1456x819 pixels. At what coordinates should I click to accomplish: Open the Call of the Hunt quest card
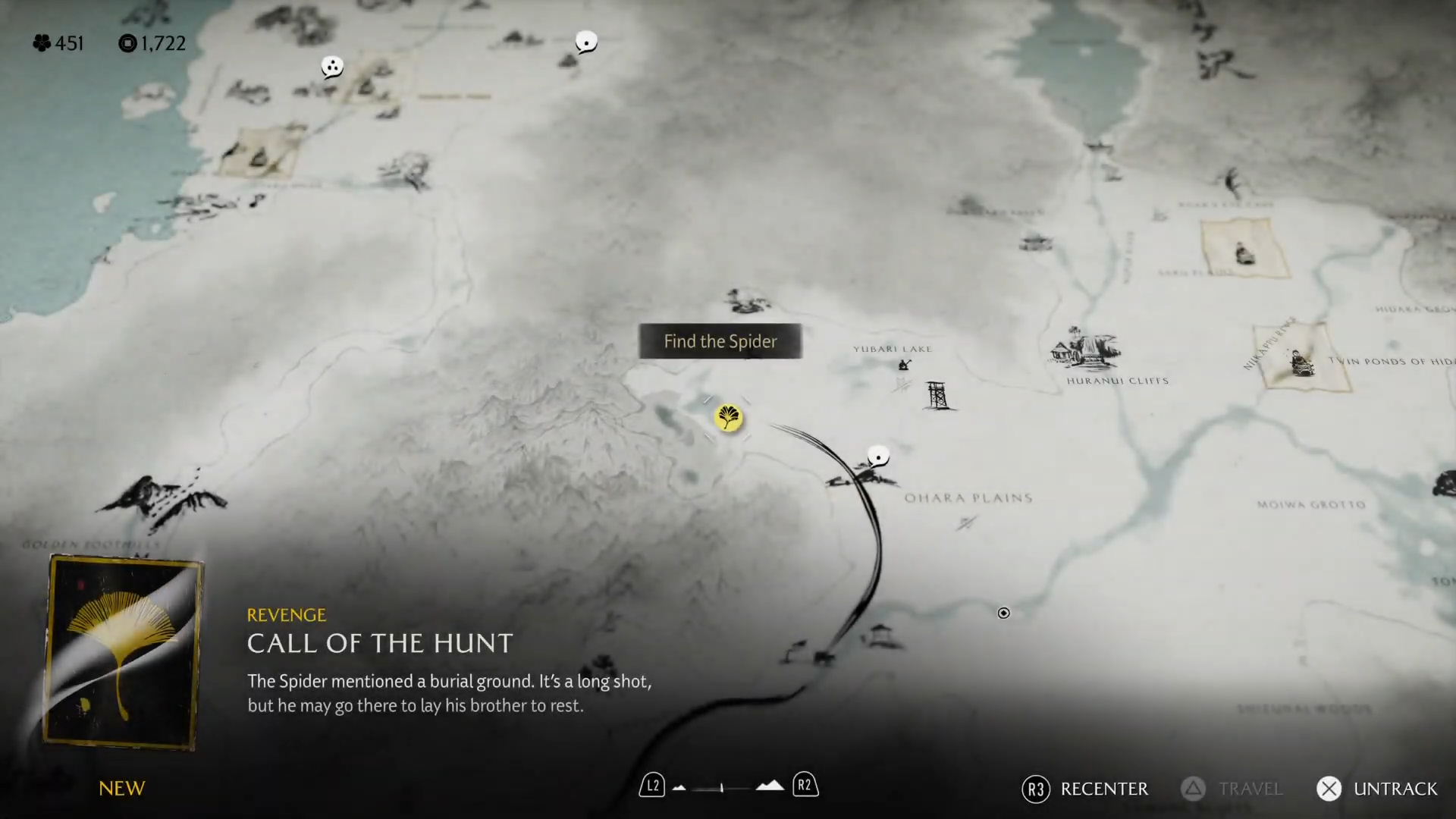[124, 652]
